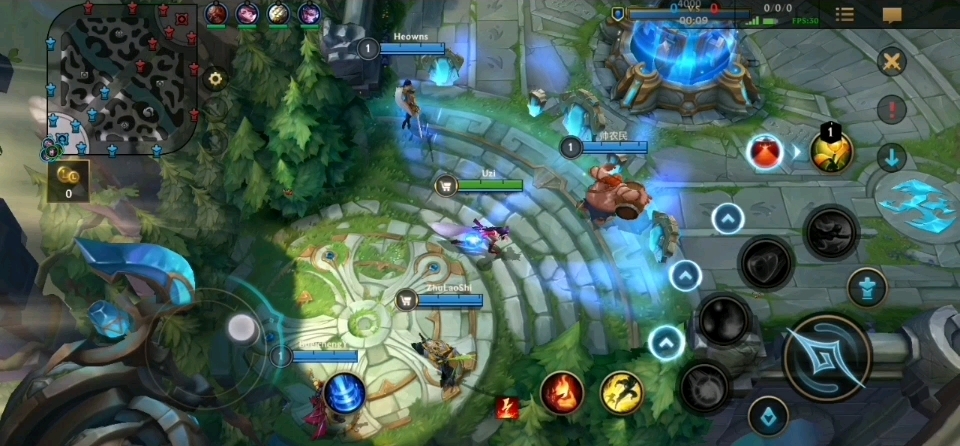Screen dimensions: 960x446
Task: Tap the crossed swords attack ping
Action: pos(891,62)
